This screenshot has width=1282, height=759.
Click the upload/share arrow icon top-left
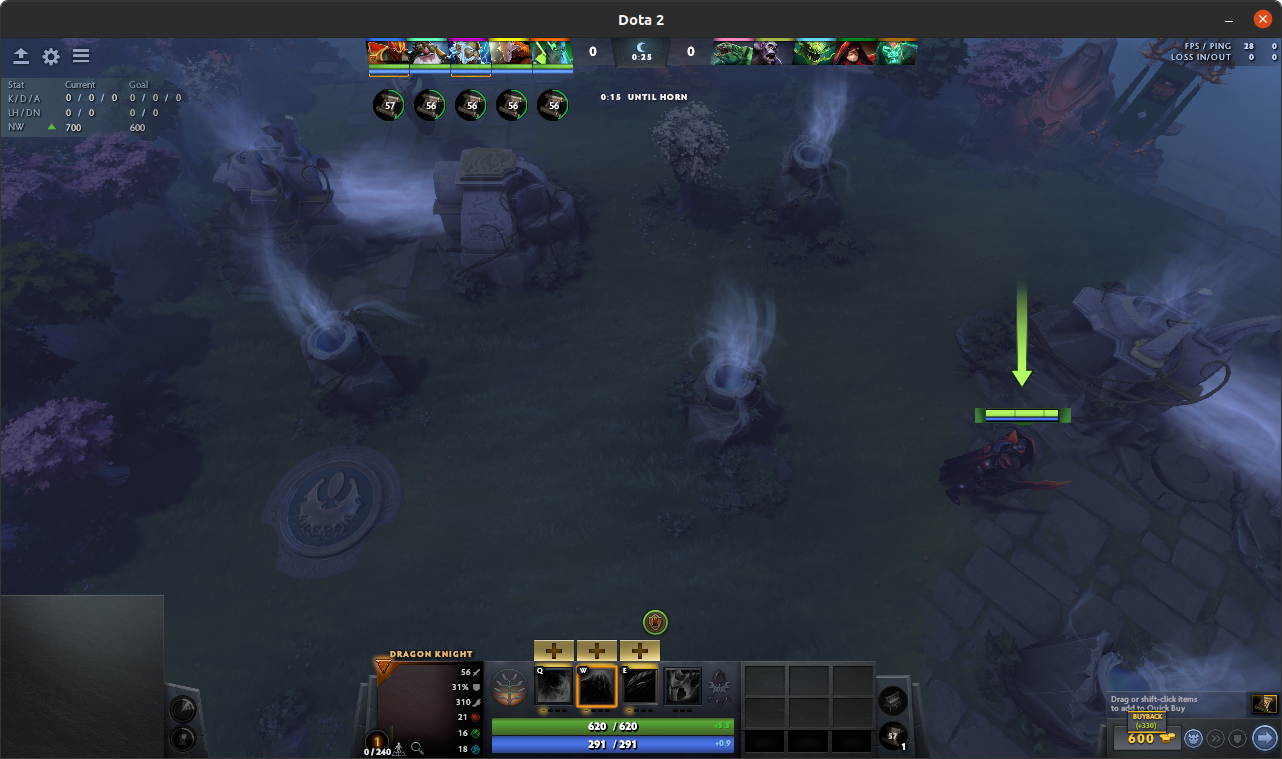(x=20, y=56)
